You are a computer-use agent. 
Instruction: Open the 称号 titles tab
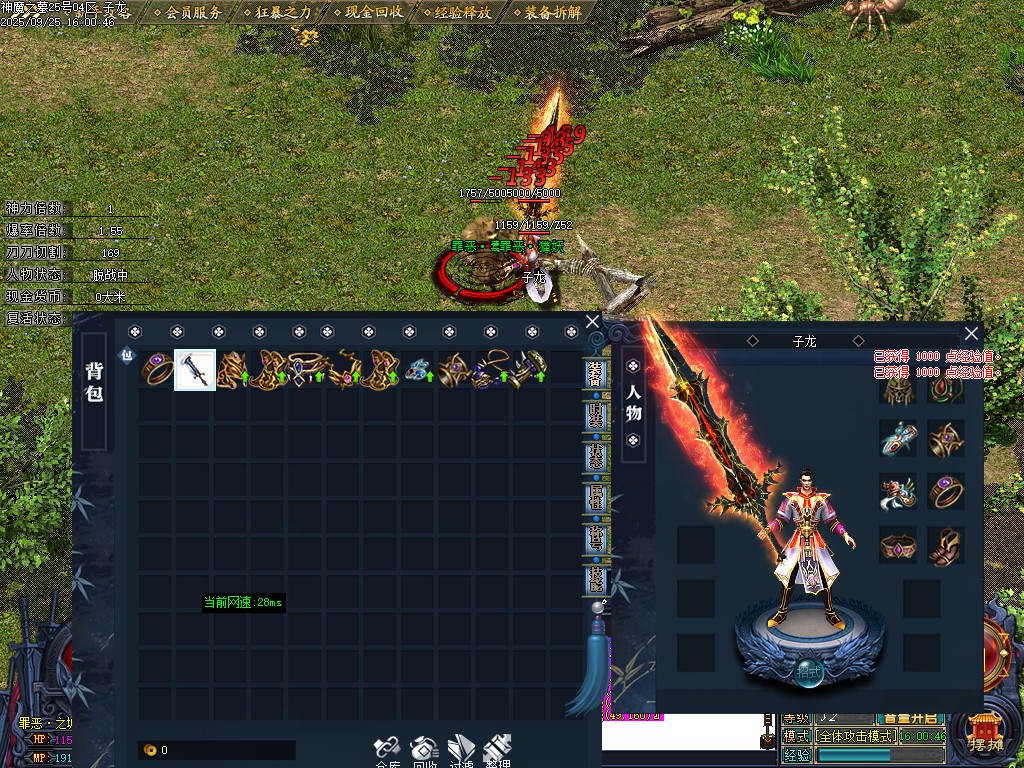(596, 538)
